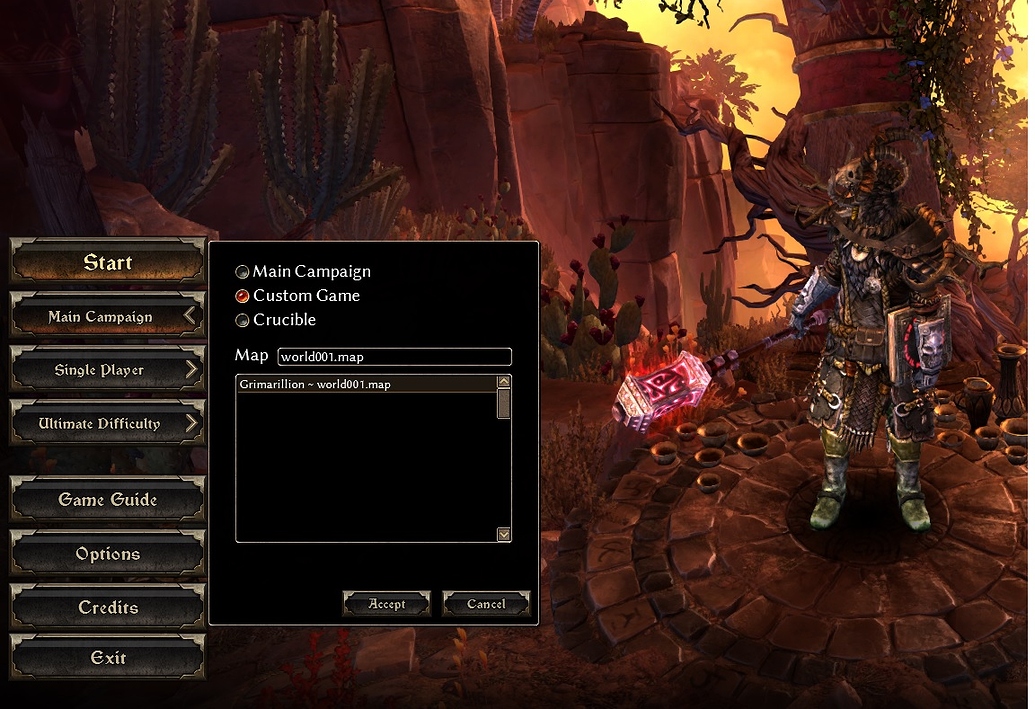Image resolution: width=1035 pixels, height=709 pixels.
Task: Click the Start button
Action: [x=107, y=263]
